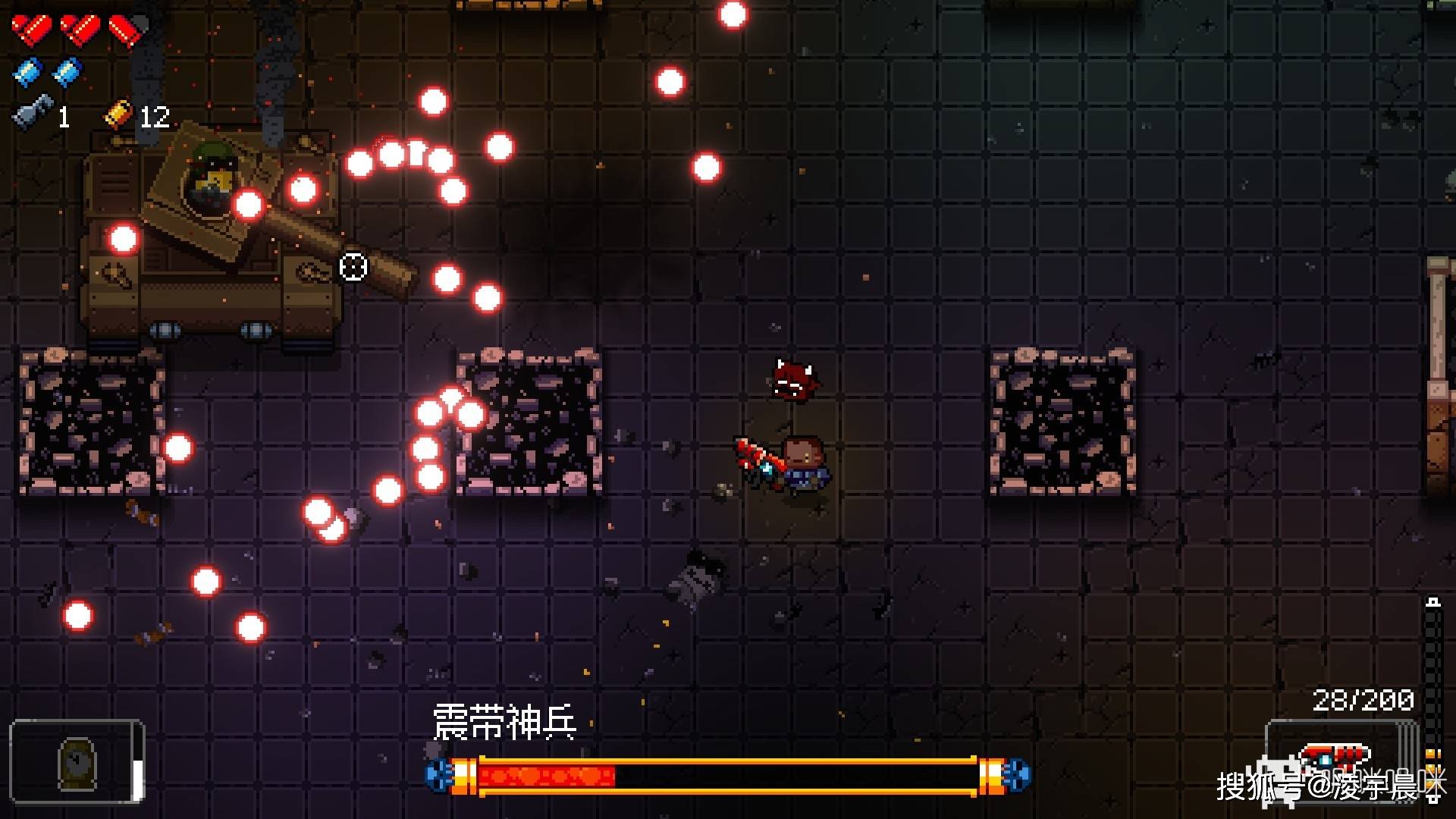This screenshot has height=819, width=1456.
Task: Open the gold frame on the left of the boss bar
Action: [x=466, y=773]
